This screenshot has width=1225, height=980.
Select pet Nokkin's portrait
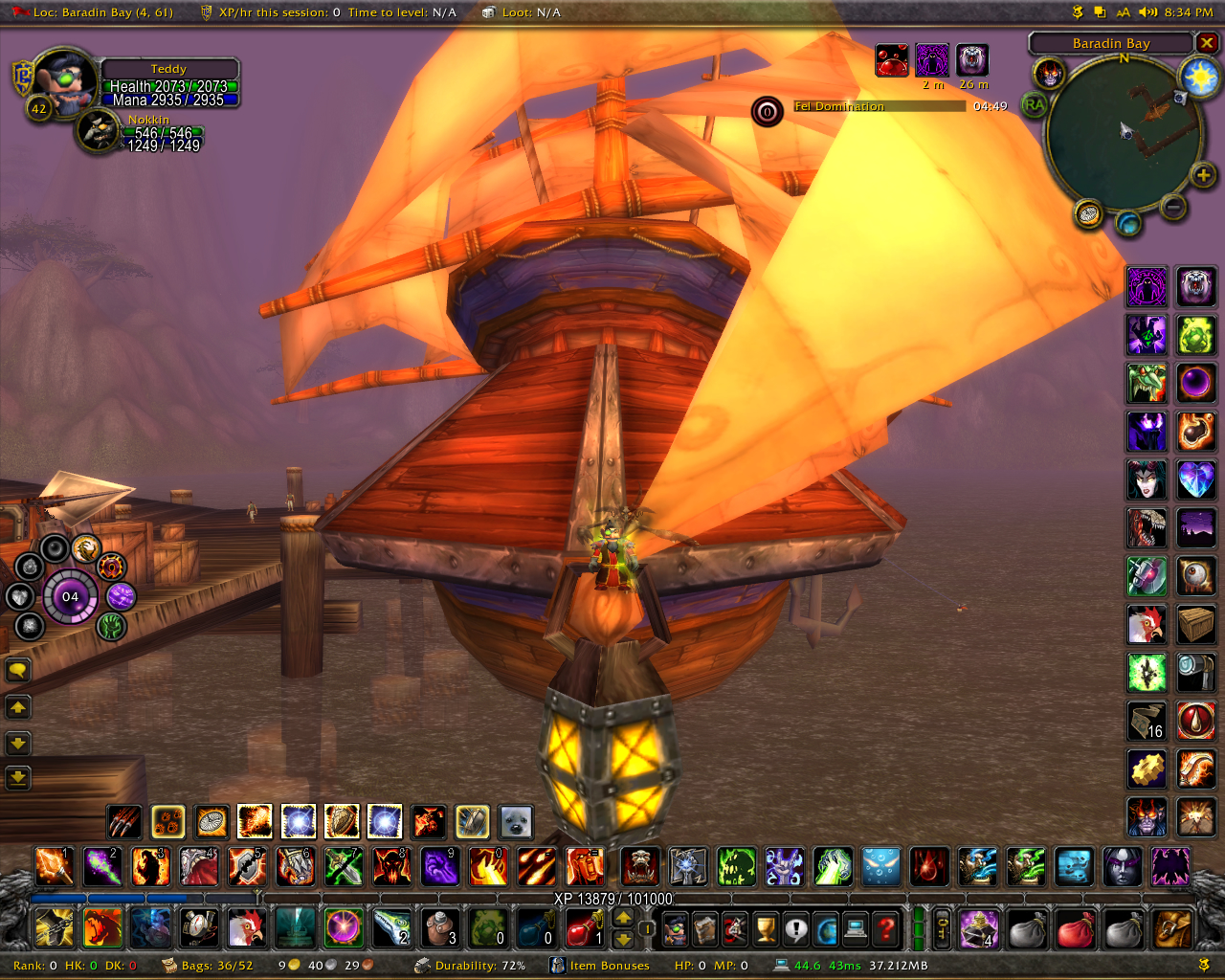[98, 130]
